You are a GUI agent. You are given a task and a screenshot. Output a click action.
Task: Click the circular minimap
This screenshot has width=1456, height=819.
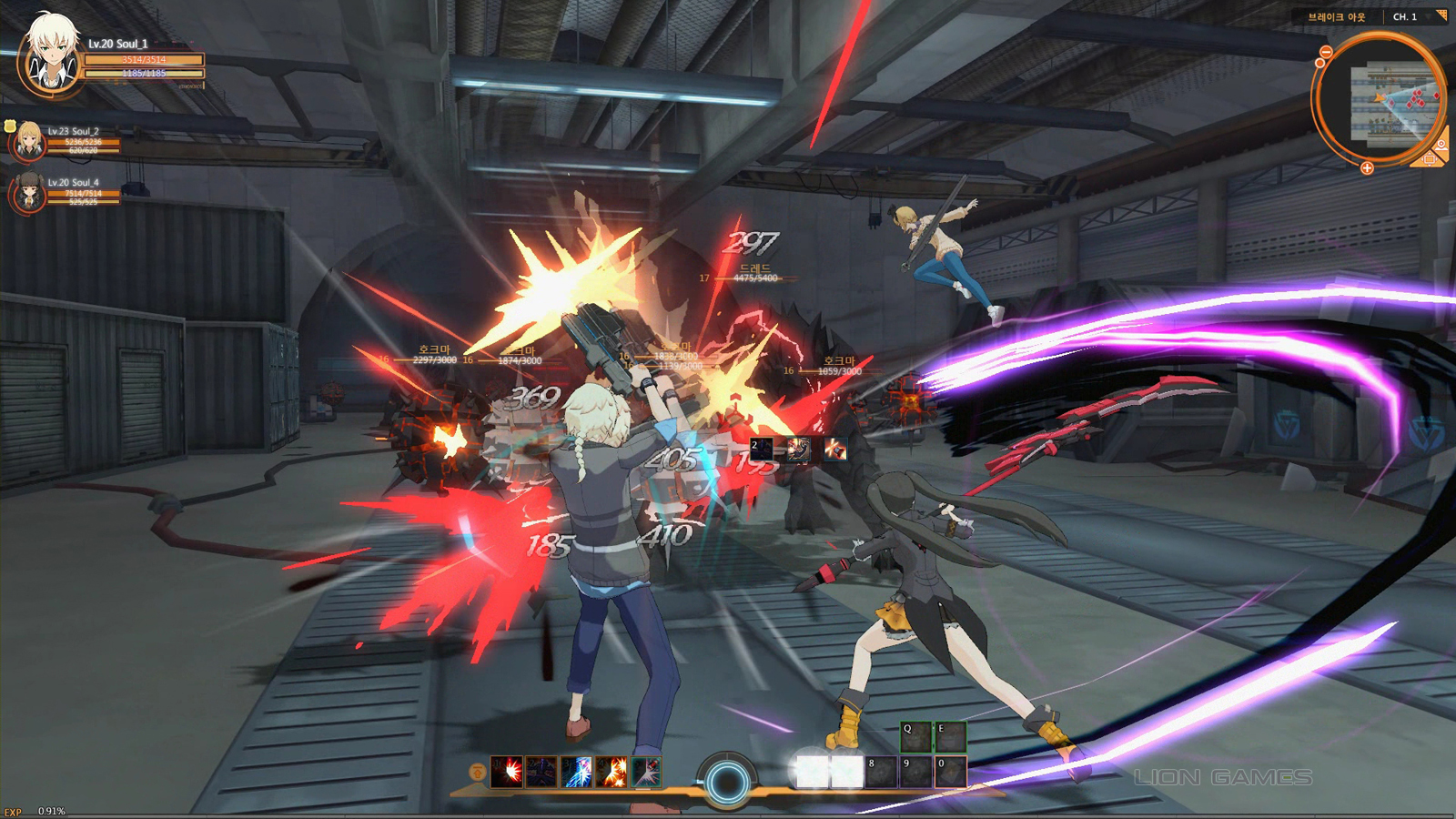point(1380,100)
